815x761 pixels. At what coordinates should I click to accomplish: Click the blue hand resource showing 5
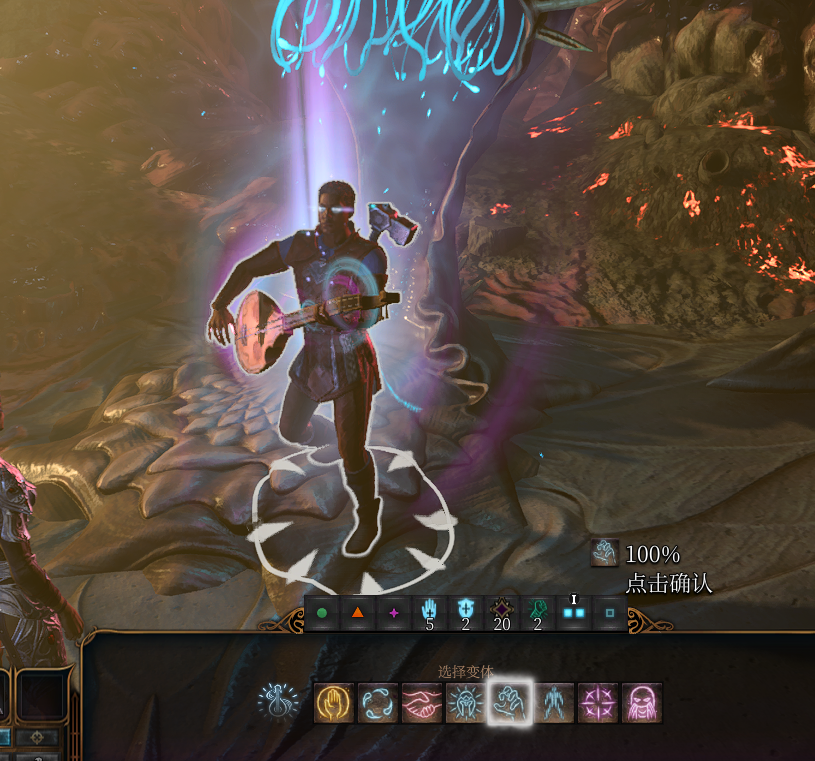click(x=430, y=609)
